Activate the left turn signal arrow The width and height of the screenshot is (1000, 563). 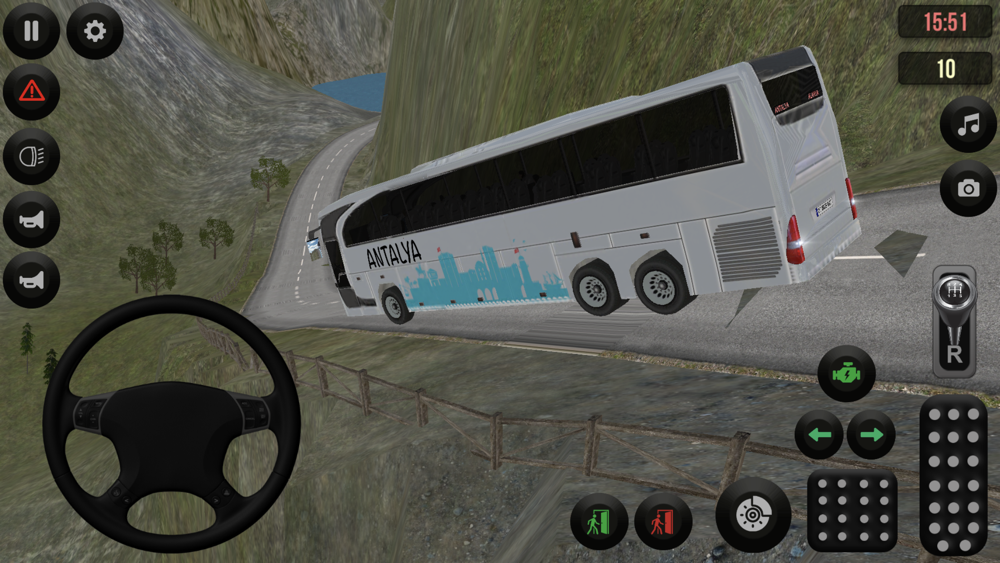pyautogui.click(x=819, y=435)
